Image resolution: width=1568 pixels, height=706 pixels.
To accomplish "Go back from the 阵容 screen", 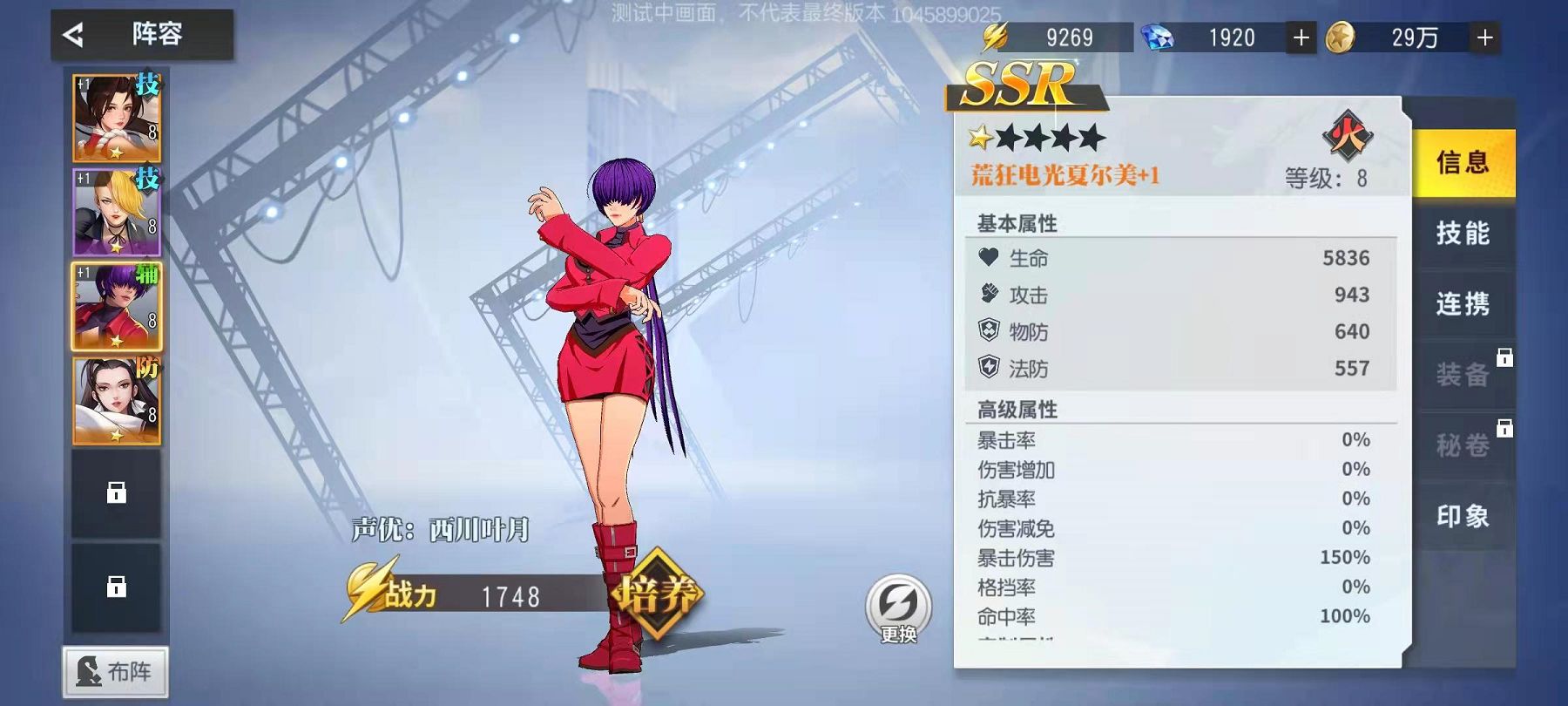I will coord(74,35).
